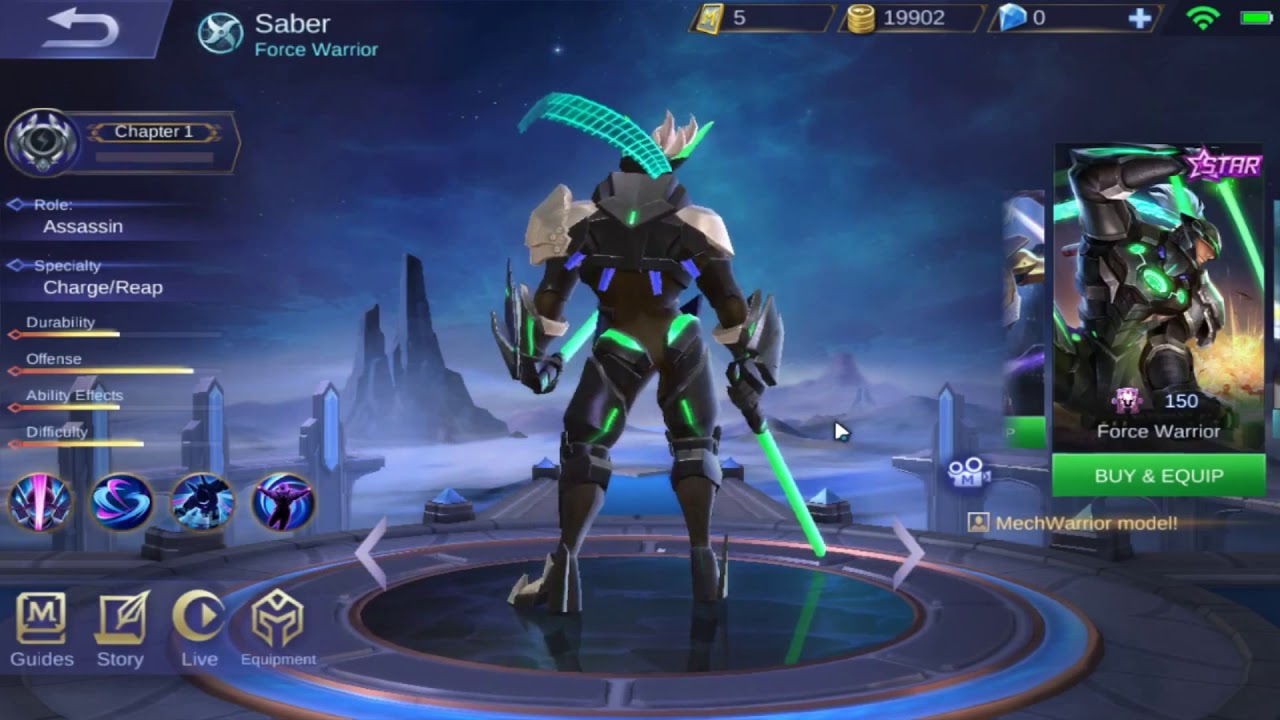Buy and equip the Force Warrior skin
Screen dimensions: 1280x720
pos(1158,476)
